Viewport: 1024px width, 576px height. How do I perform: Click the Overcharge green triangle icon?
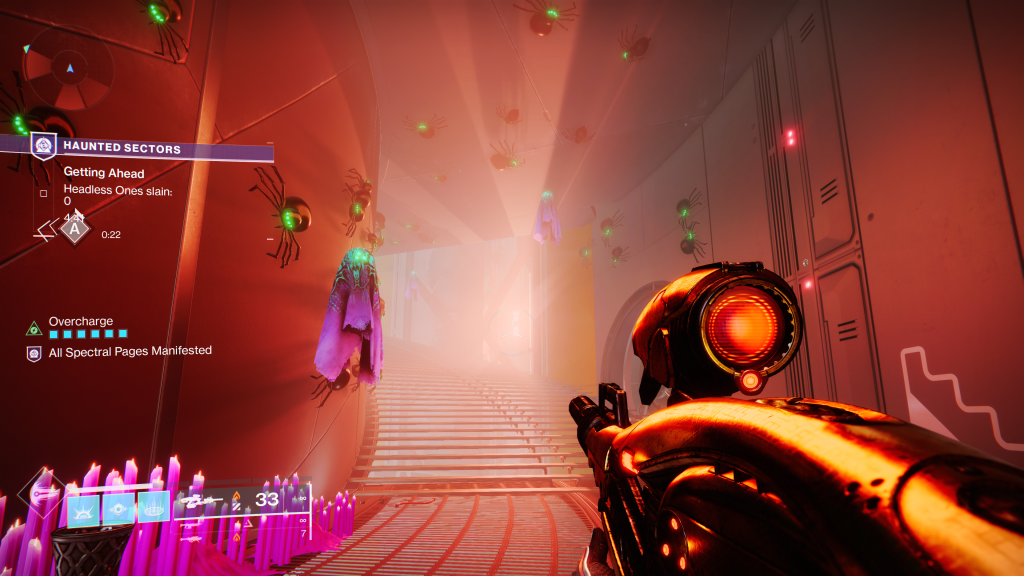34,327
